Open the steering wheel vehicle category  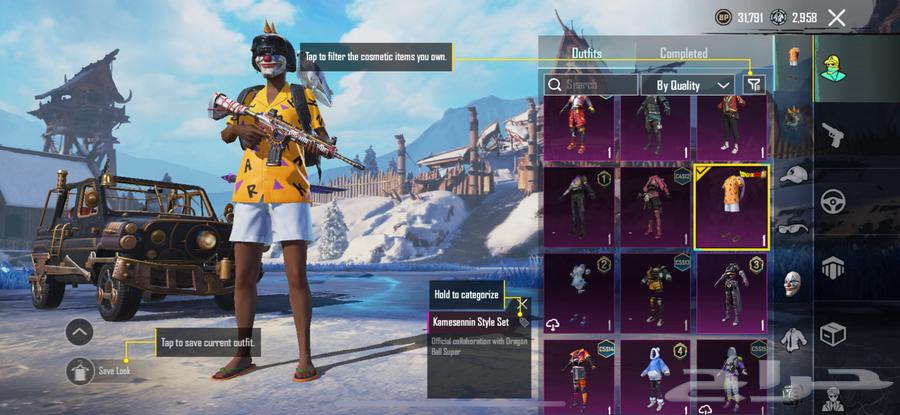[832, 202]
